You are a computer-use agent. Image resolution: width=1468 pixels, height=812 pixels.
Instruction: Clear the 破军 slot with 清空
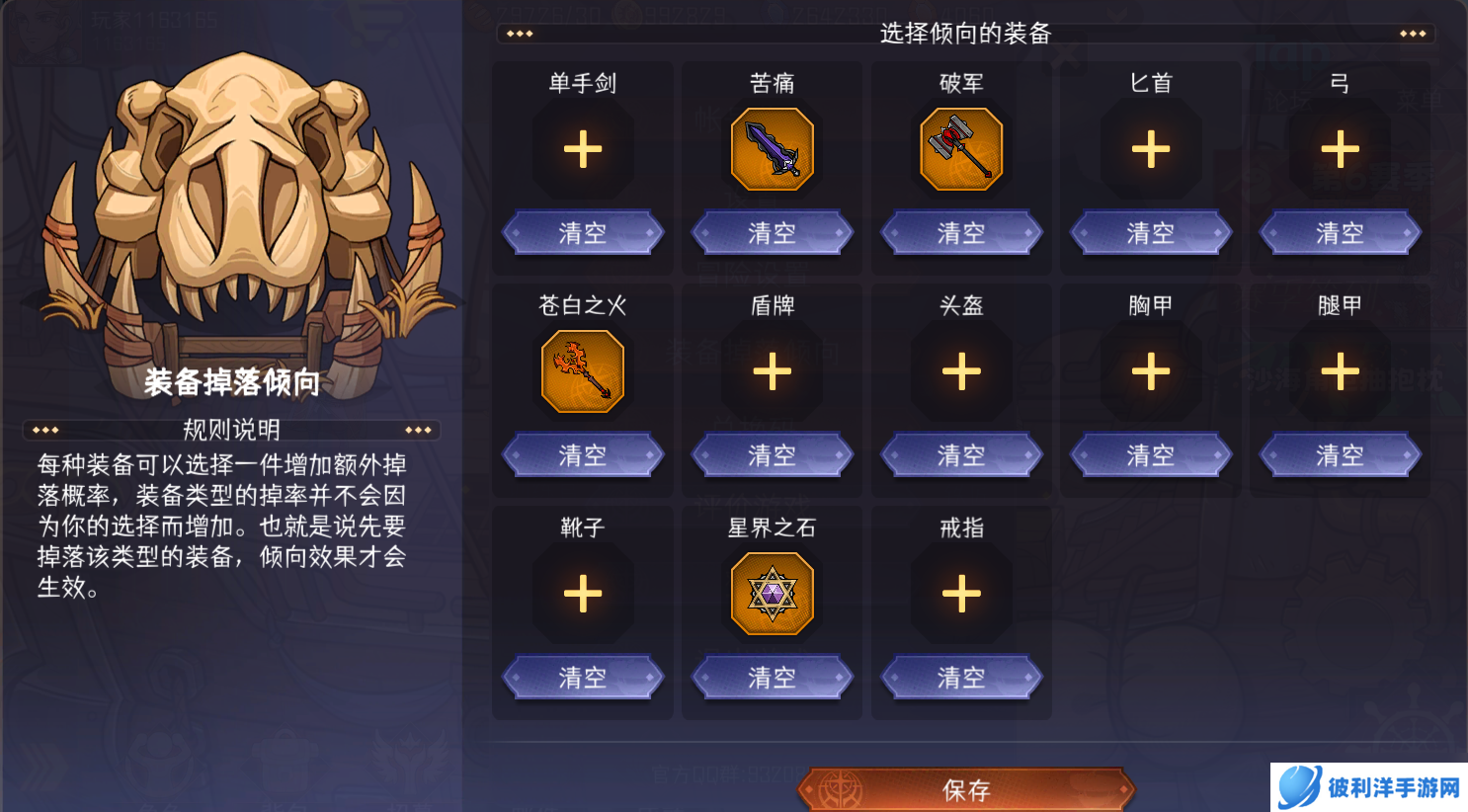point(961,232)
